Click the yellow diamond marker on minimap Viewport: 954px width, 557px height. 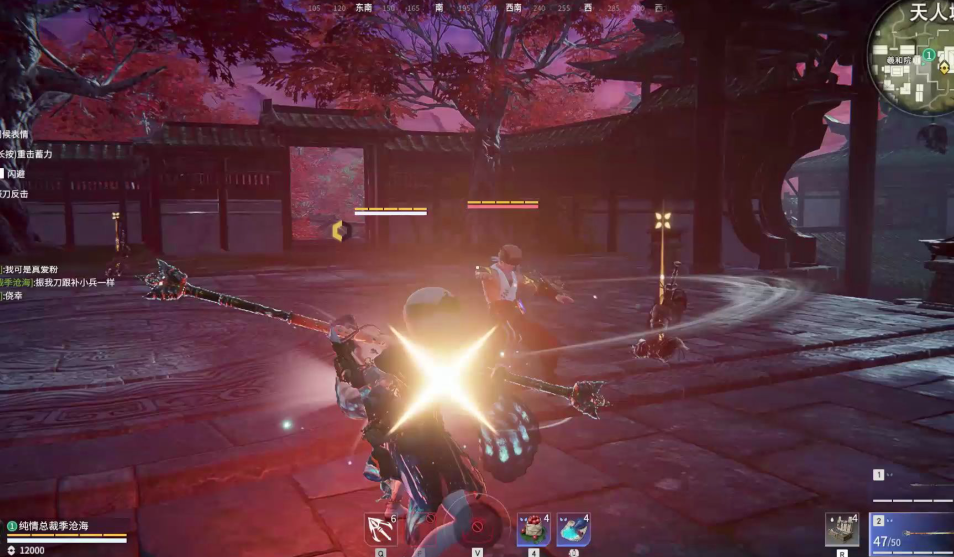(x=943, y=68)
